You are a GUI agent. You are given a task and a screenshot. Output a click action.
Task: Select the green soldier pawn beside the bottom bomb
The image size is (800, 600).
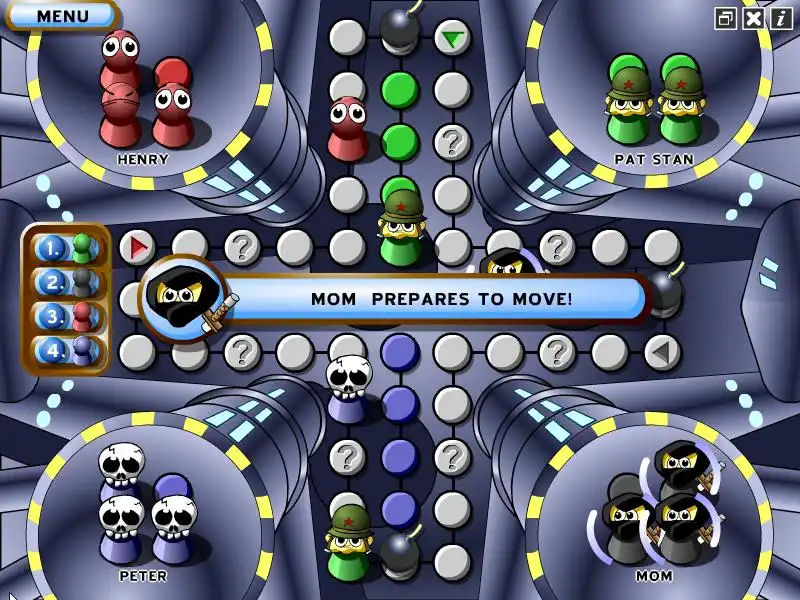(x=349, y=540)
